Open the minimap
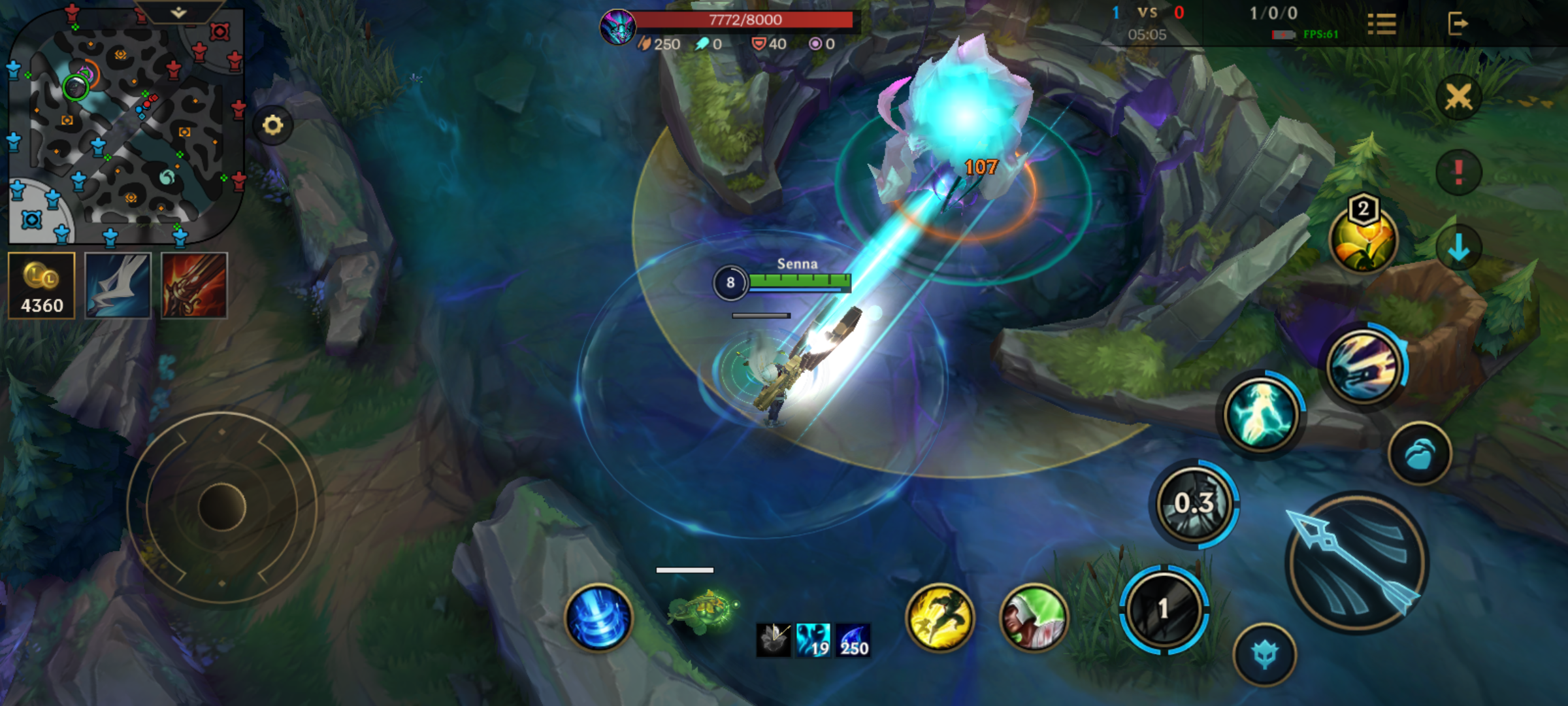Image resolution: width=1568 pixels, height=706 pixels. click(124, 124)
